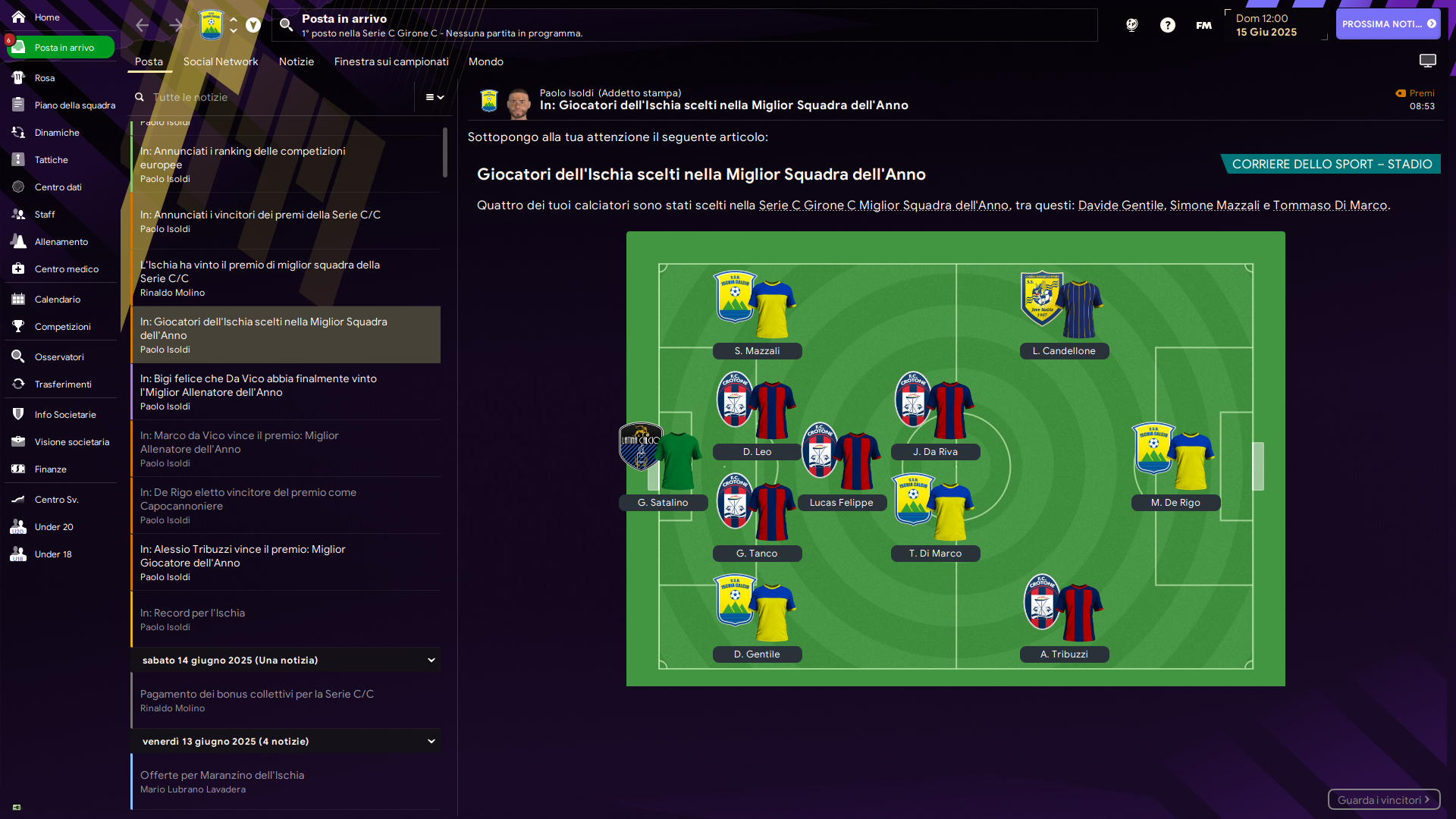Open the Notizie tab
The width and height of the screenshot is (1456, 819).
[x=296, y=62]
